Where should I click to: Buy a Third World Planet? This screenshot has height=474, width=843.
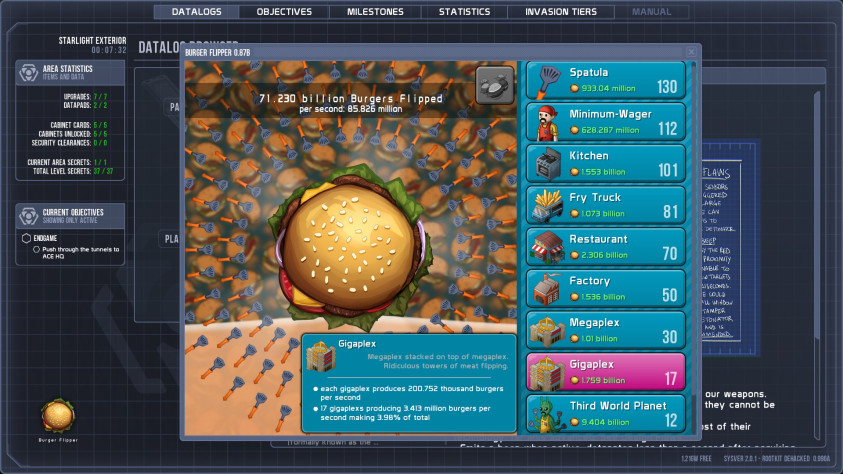click(x=605, y=413)
